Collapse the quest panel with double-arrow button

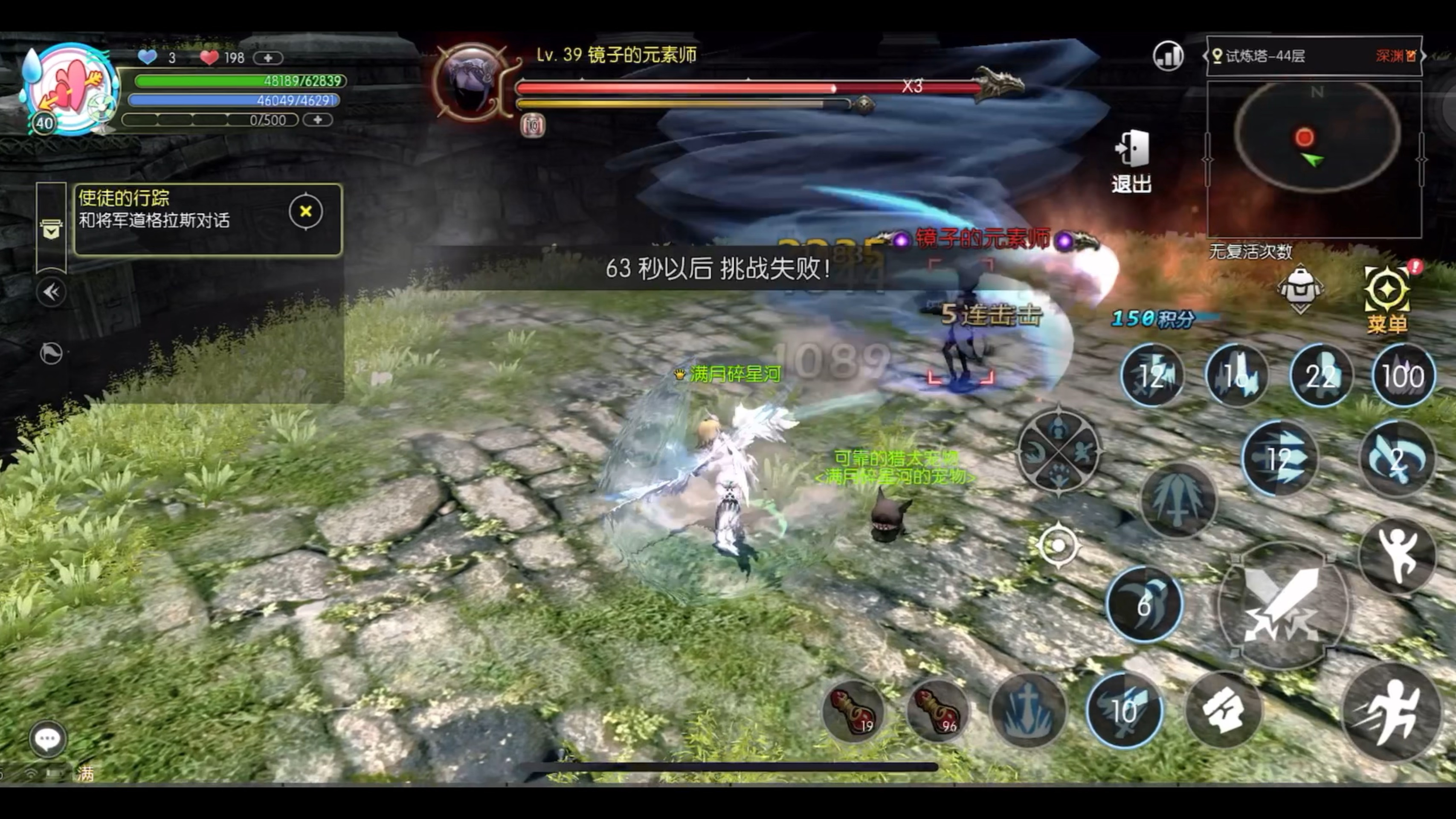click(52, 292)
